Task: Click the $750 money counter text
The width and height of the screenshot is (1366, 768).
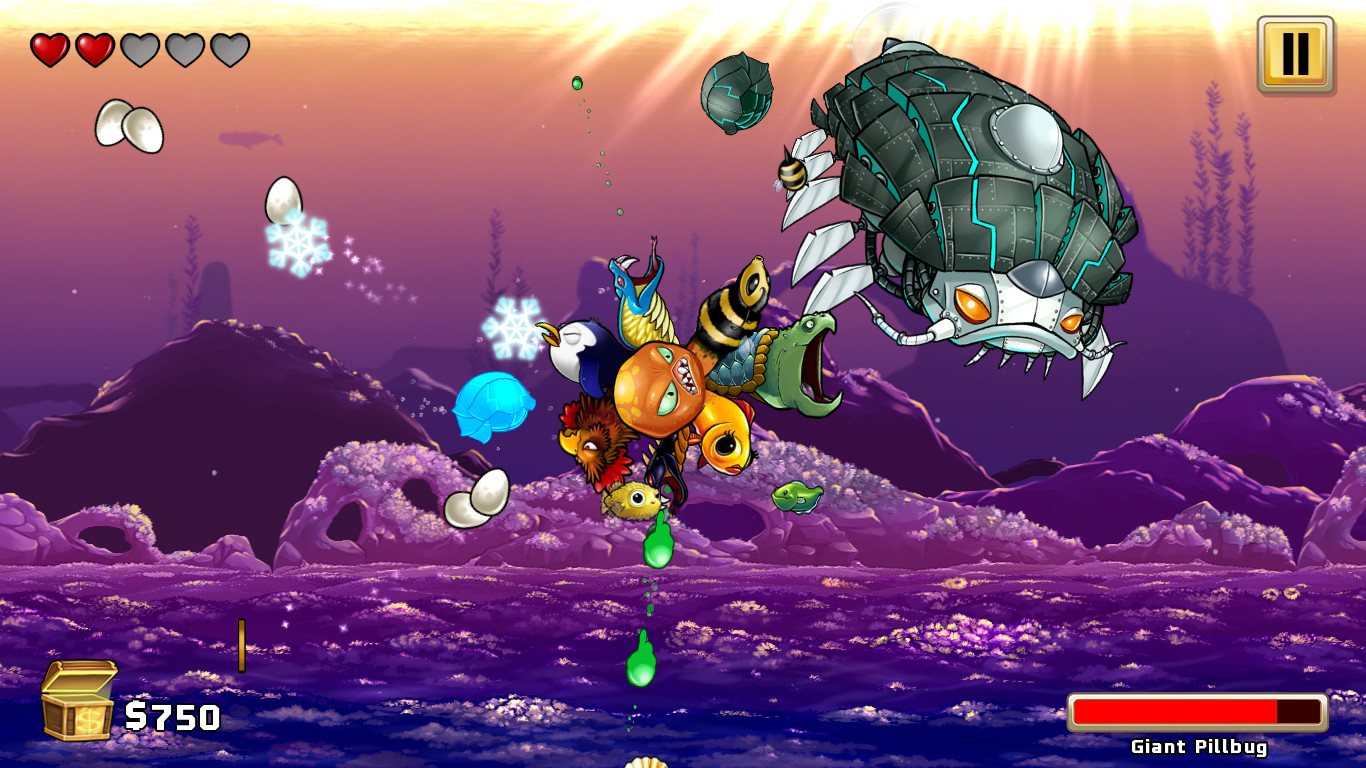Action: 172,716
